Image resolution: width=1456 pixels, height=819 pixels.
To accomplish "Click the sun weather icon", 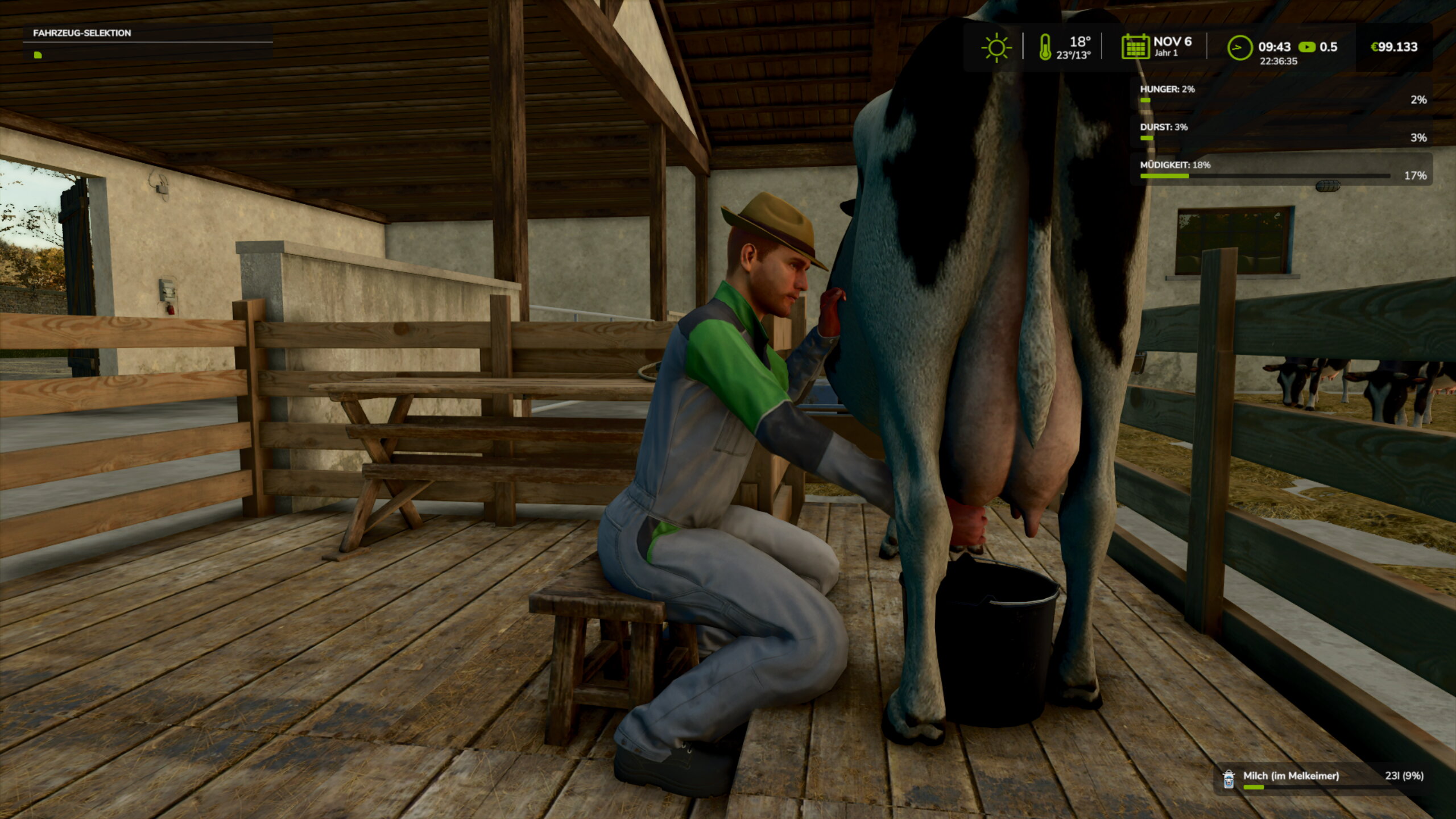I will (x=996, y=47).
